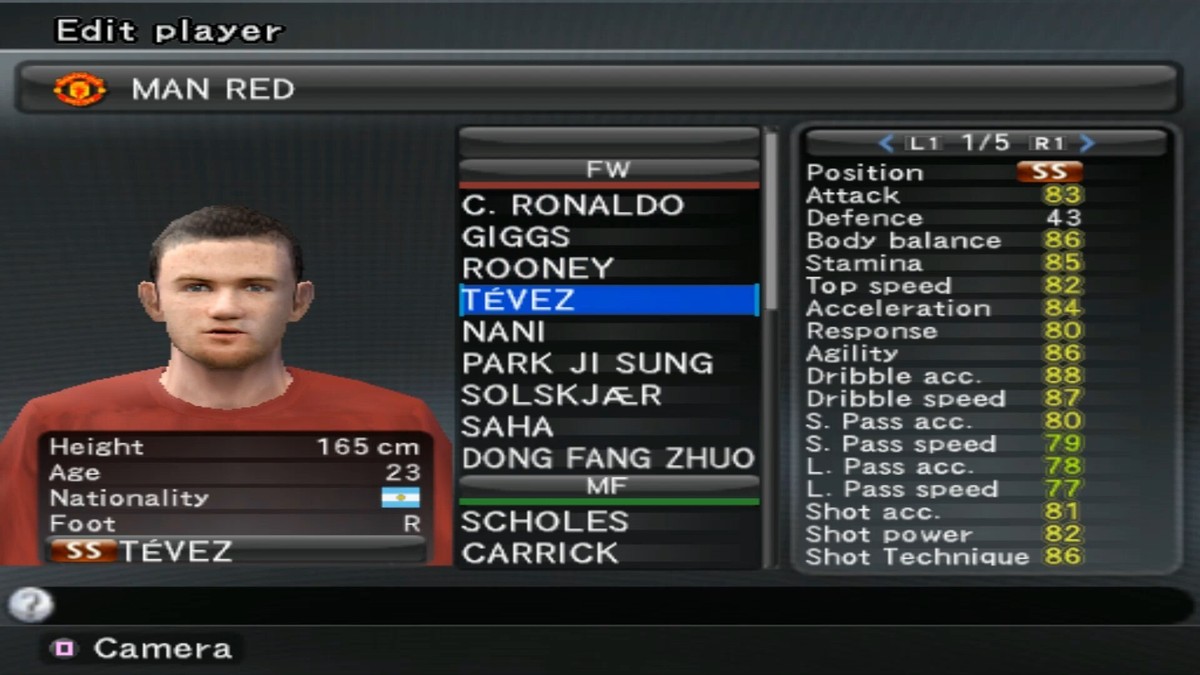The image size is (1200, 675).
Task: Go to the next stats page arrow
Action: (x=1088, y=144)
